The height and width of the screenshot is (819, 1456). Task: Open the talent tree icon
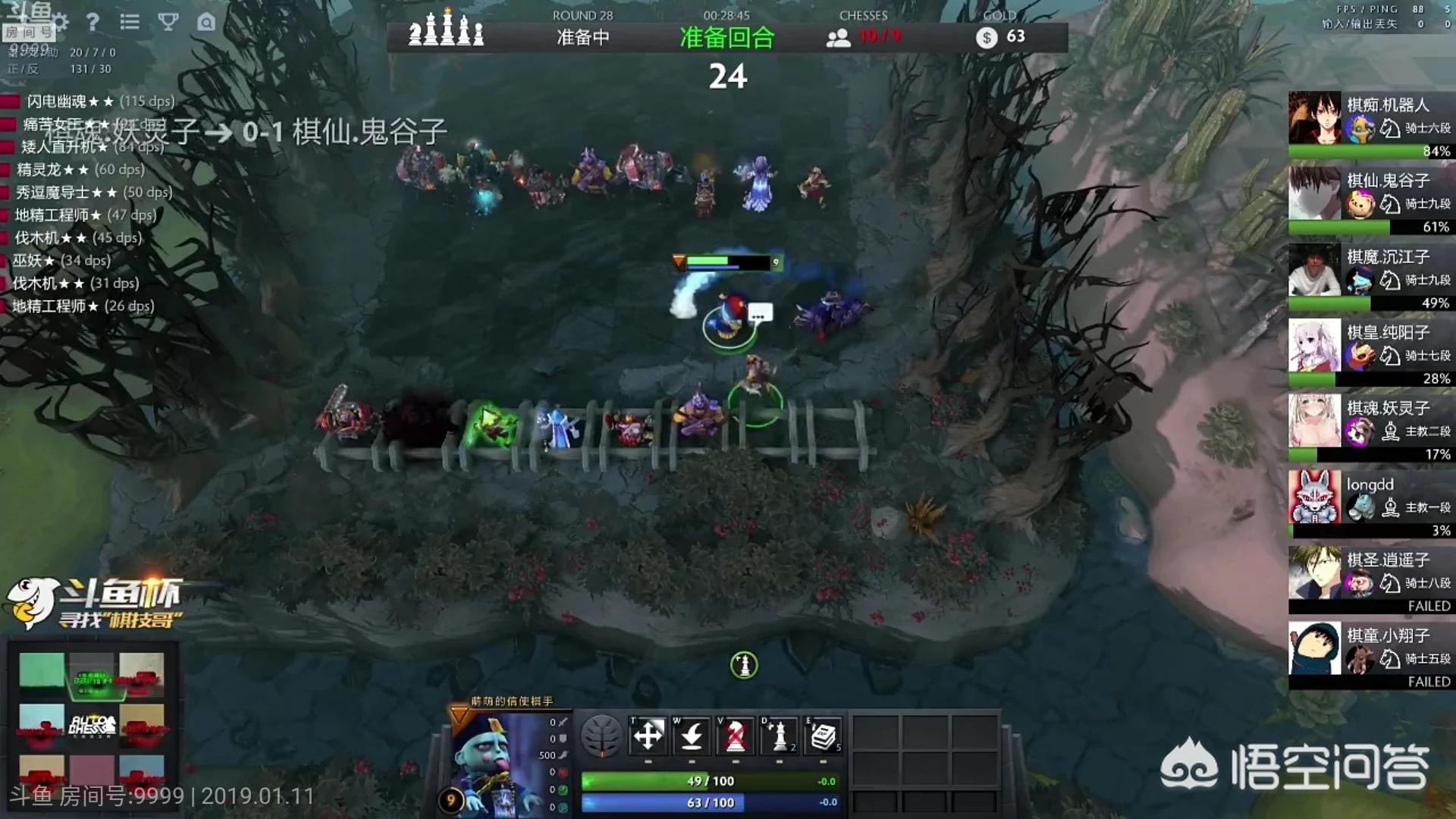point(601,736)
